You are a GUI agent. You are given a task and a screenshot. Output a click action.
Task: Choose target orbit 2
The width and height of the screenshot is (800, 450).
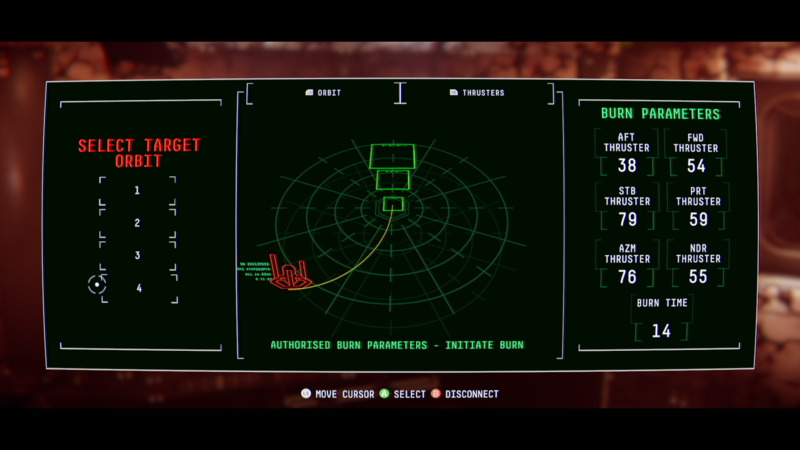click(x=138, y=223)
